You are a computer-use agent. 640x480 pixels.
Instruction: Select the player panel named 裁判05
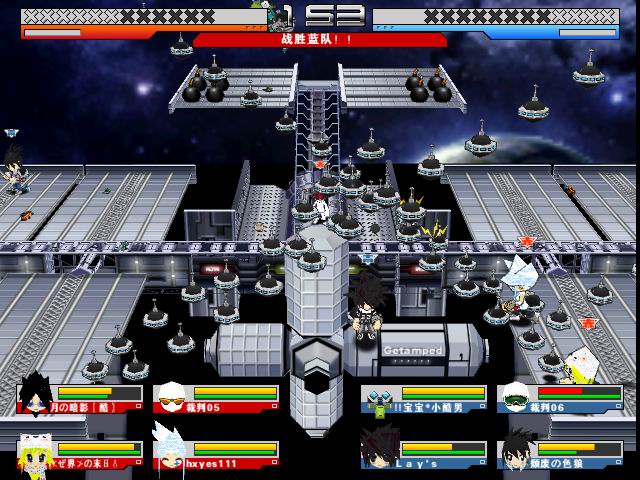click(x=214, y=398)
